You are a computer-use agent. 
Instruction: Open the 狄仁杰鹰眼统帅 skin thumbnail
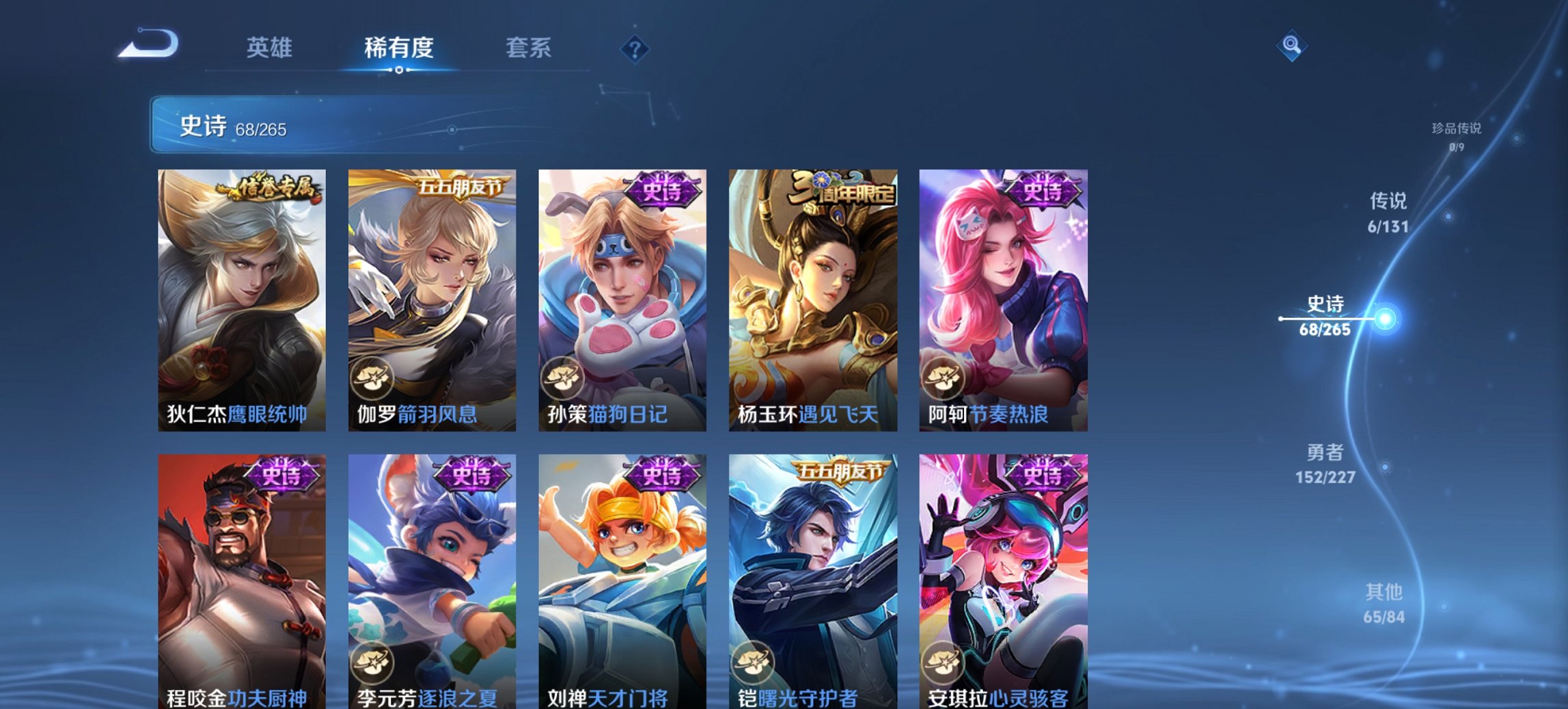click(240, 294)
